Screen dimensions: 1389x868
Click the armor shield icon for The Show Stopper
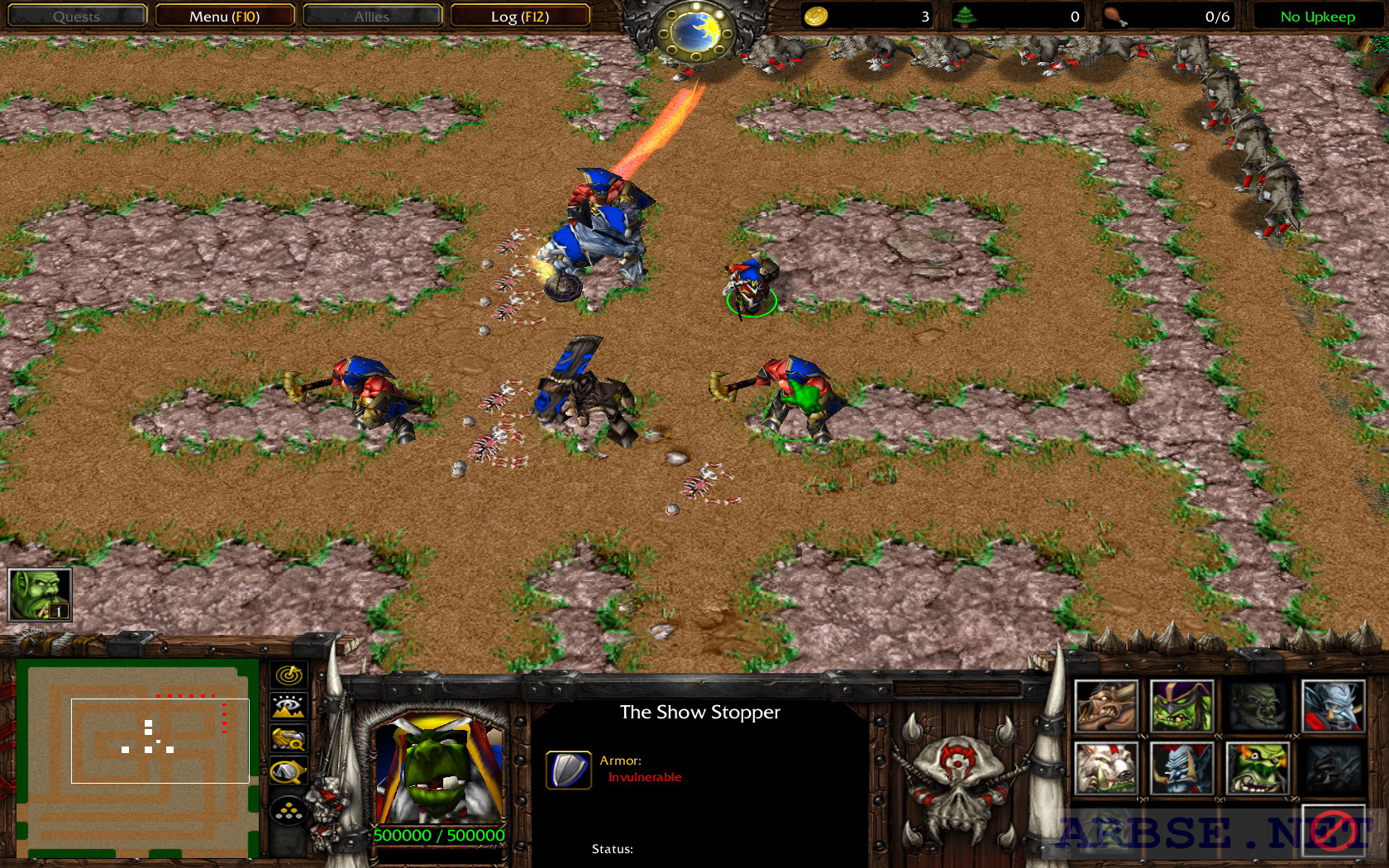tap(567, 770)
